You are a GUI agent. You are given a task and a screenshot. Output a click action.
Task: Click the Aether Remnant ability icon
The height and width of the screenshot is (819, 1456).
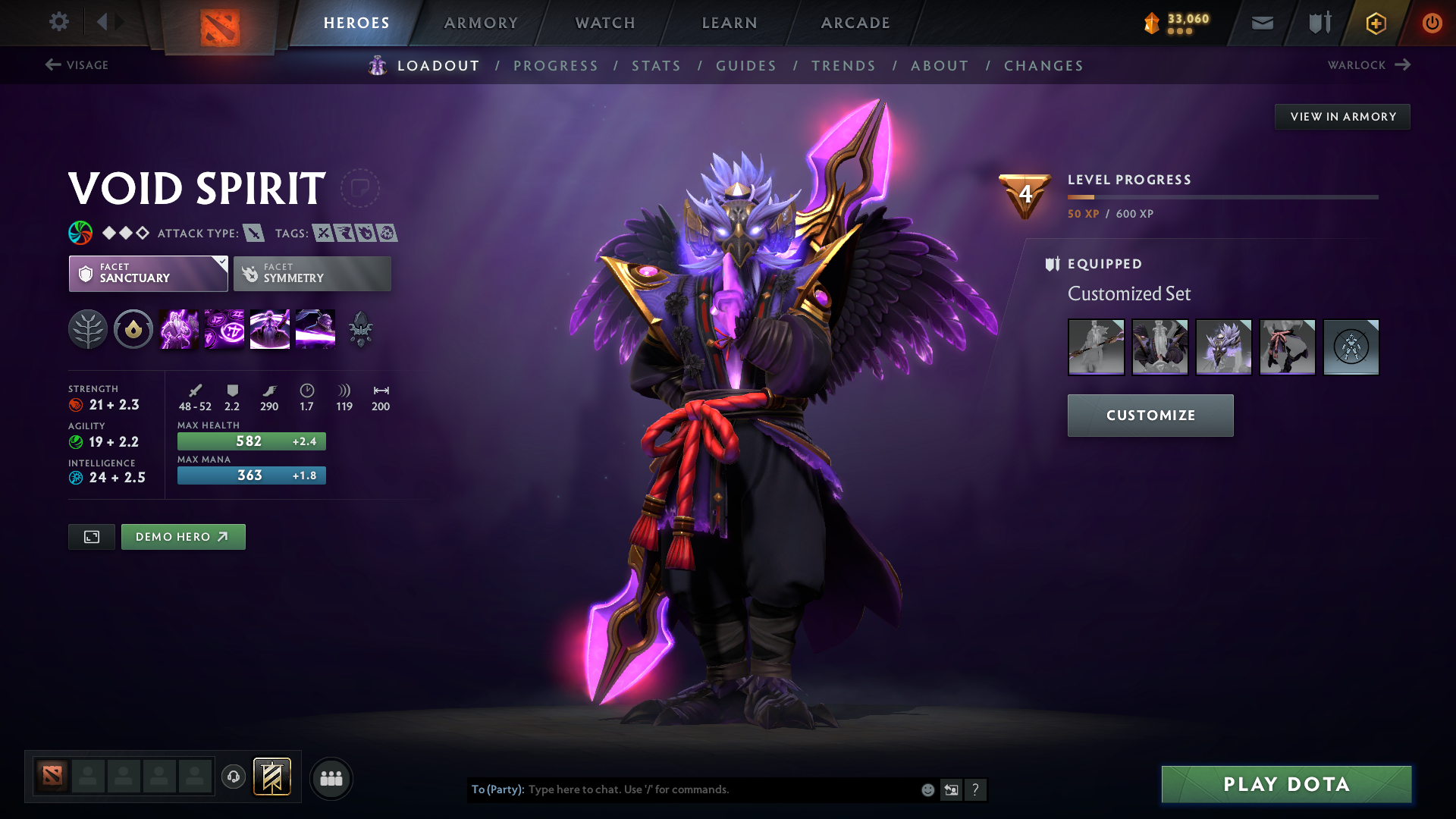[x=179, y=328]
